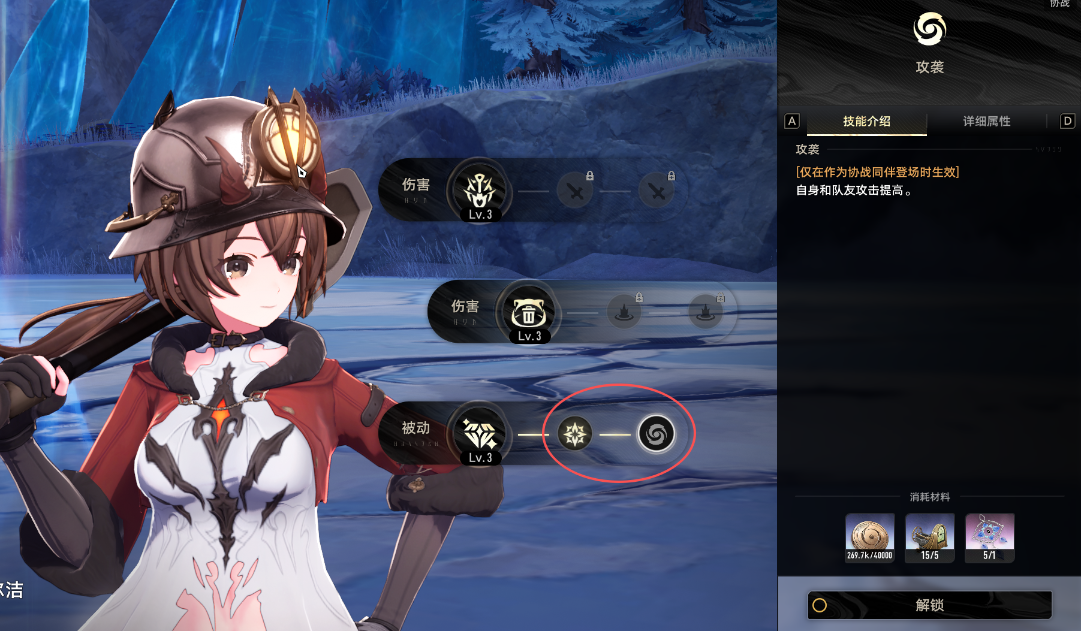The image size is (1081, 631).
Task: Switch to the 技能介绍 tab
Action: click(866, 121)
